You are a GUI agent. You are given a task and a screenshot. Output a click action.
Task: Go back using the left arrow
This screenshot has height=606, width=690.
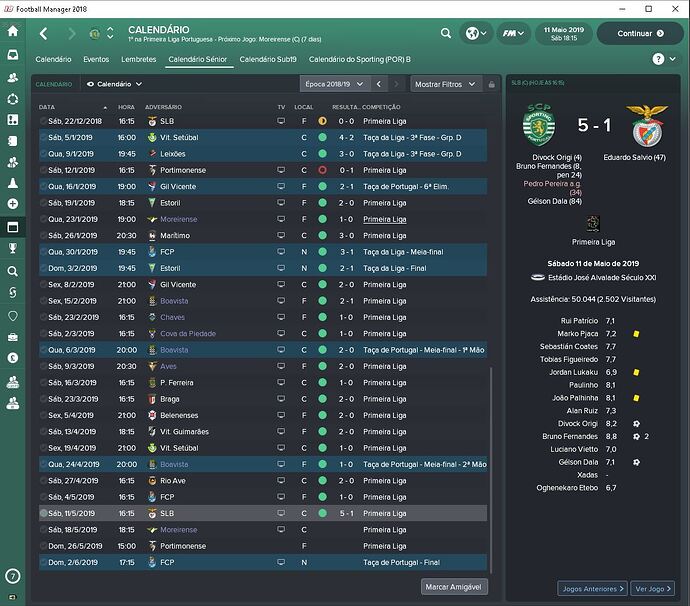point(43,33)
